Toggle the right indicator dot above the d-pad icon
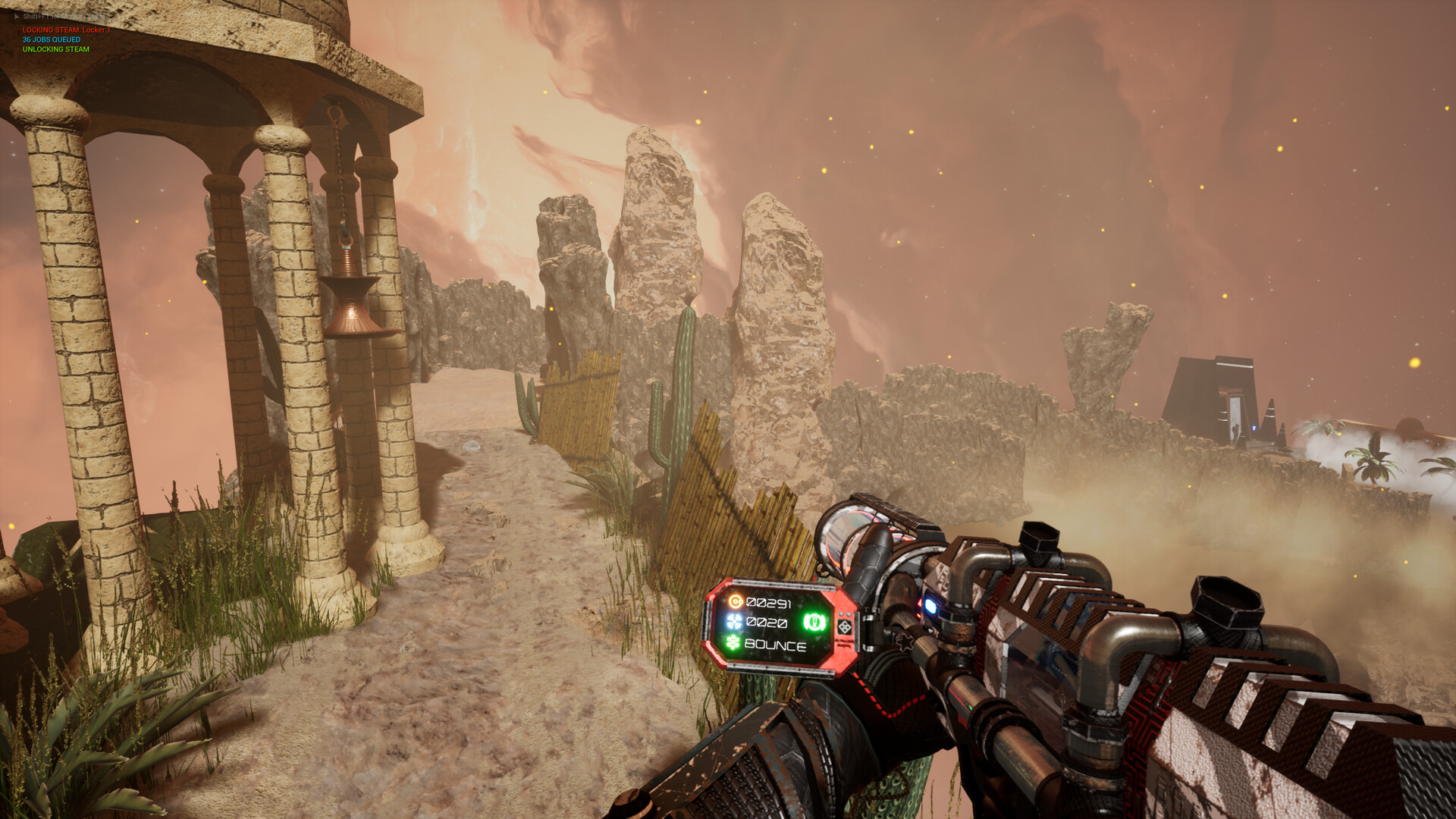1456x819 pixels. [x=848, y=614]
